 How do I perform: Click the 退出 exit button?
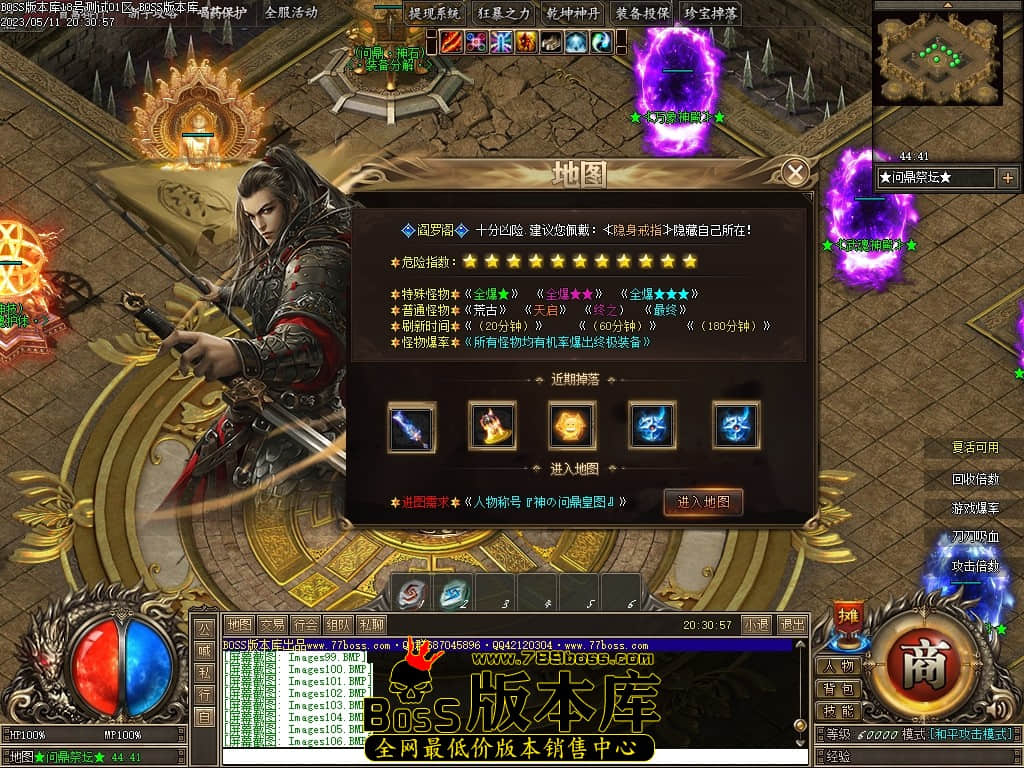(x=792, y=625)
